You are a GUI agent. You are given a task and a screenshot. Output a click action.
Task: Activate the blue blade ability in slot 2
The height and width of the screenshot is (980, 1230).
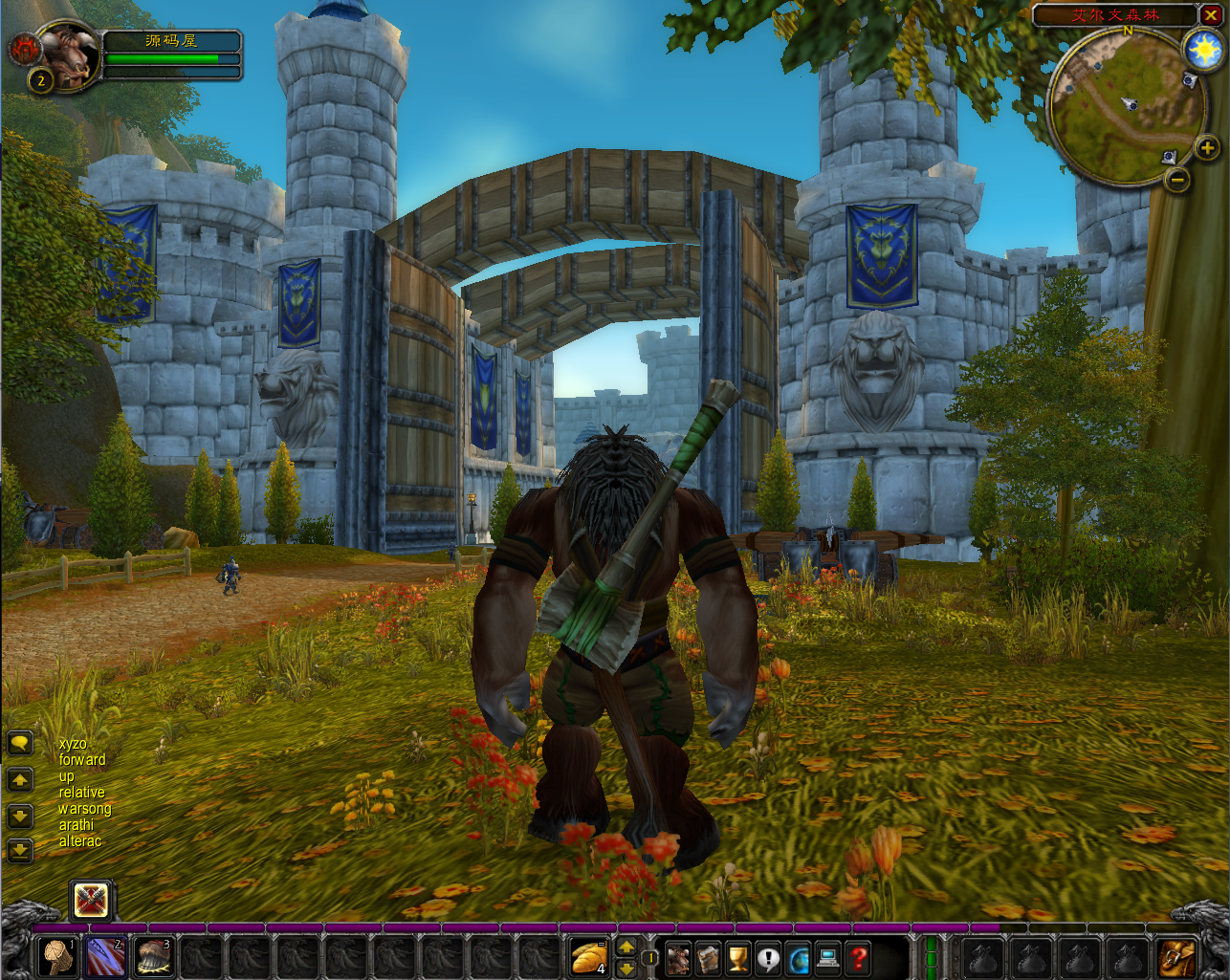106,957
